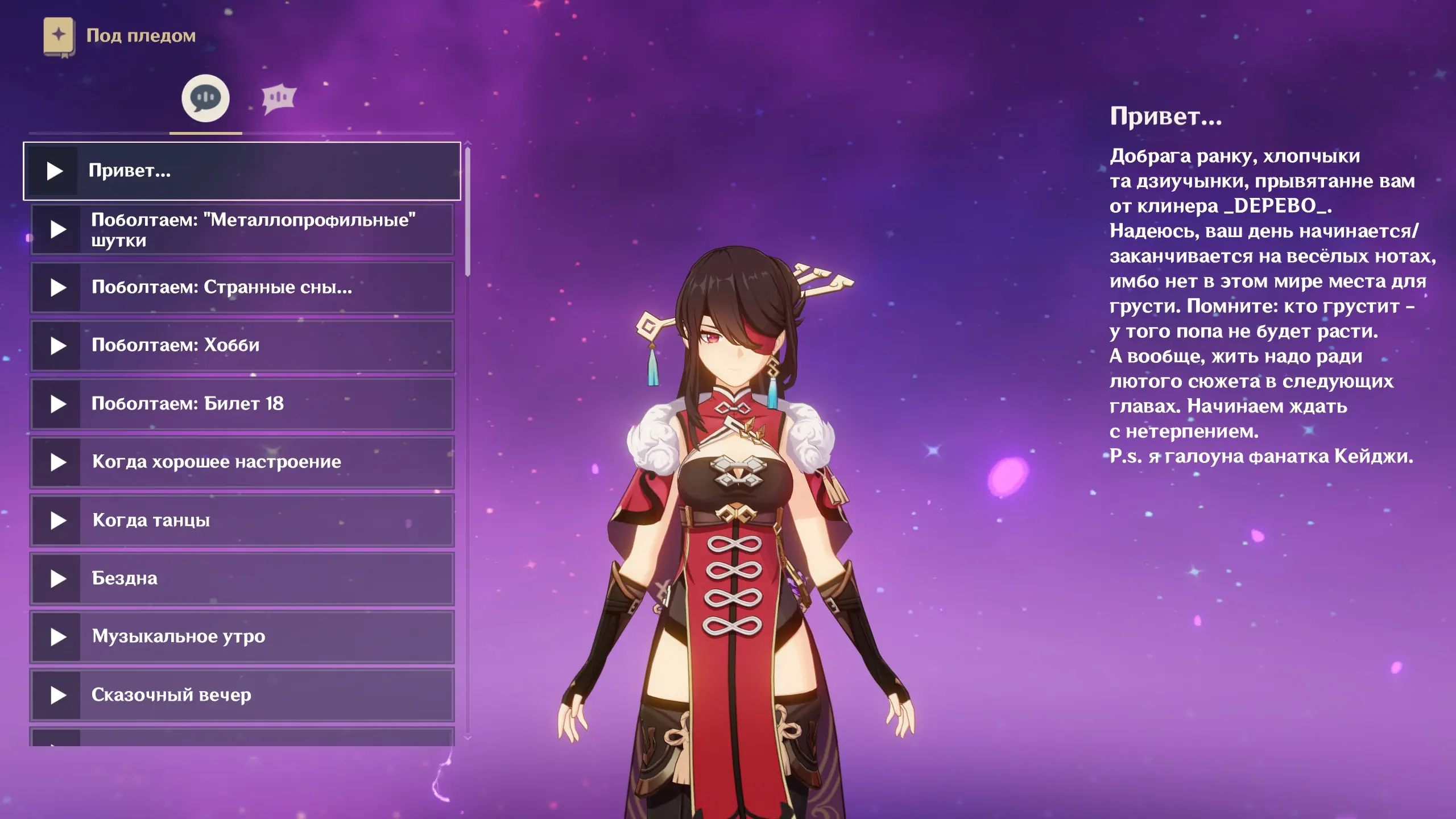The image size is (1456, 819).
Task: Select "Металлопрофильные" шутки voice entry
Action: coord(242,230)
